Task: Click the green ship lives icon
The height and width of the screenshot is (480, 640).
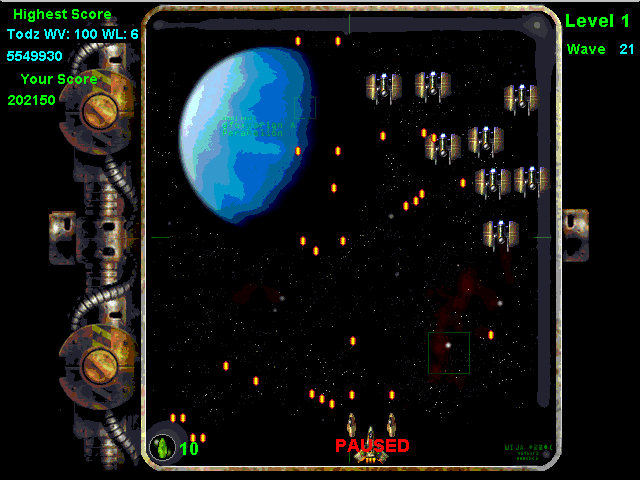Action: [x=162, y=446]
